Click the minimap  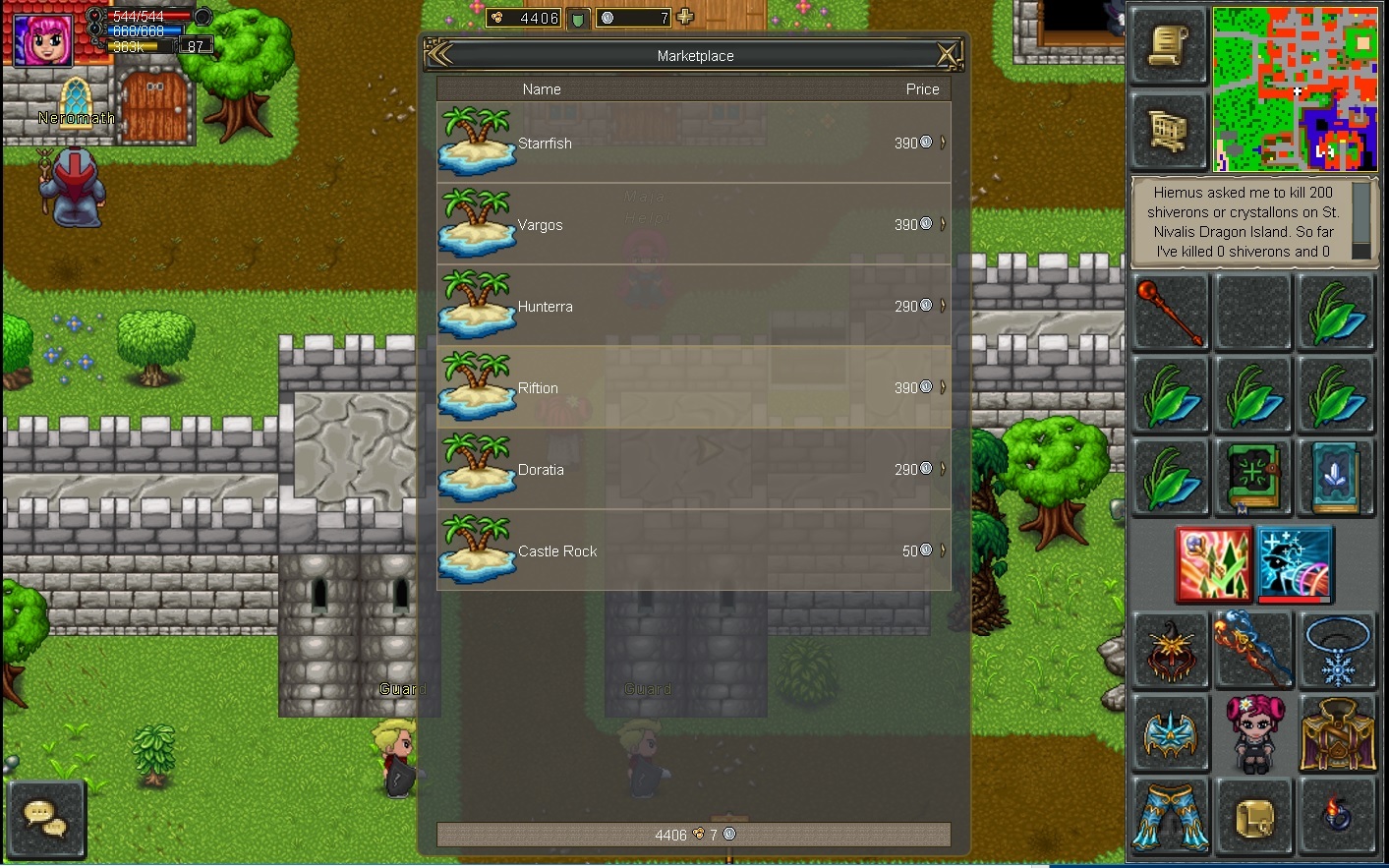1295,88
